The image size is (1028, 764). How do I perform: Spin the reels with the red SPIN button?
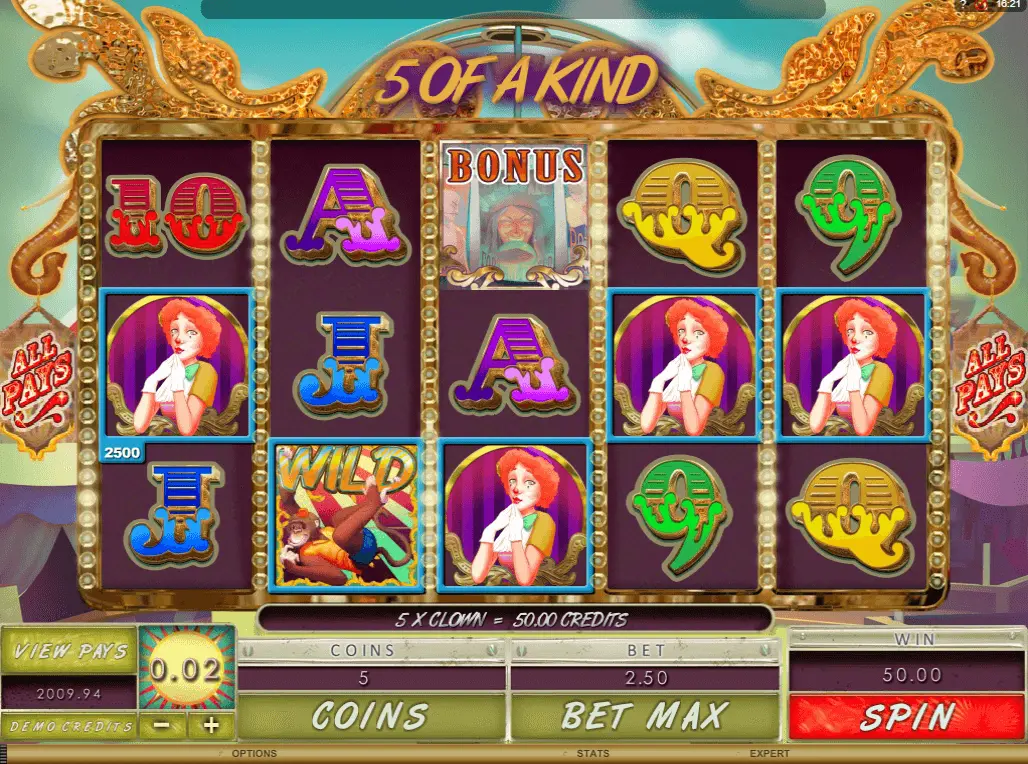(x=908, y=717)
